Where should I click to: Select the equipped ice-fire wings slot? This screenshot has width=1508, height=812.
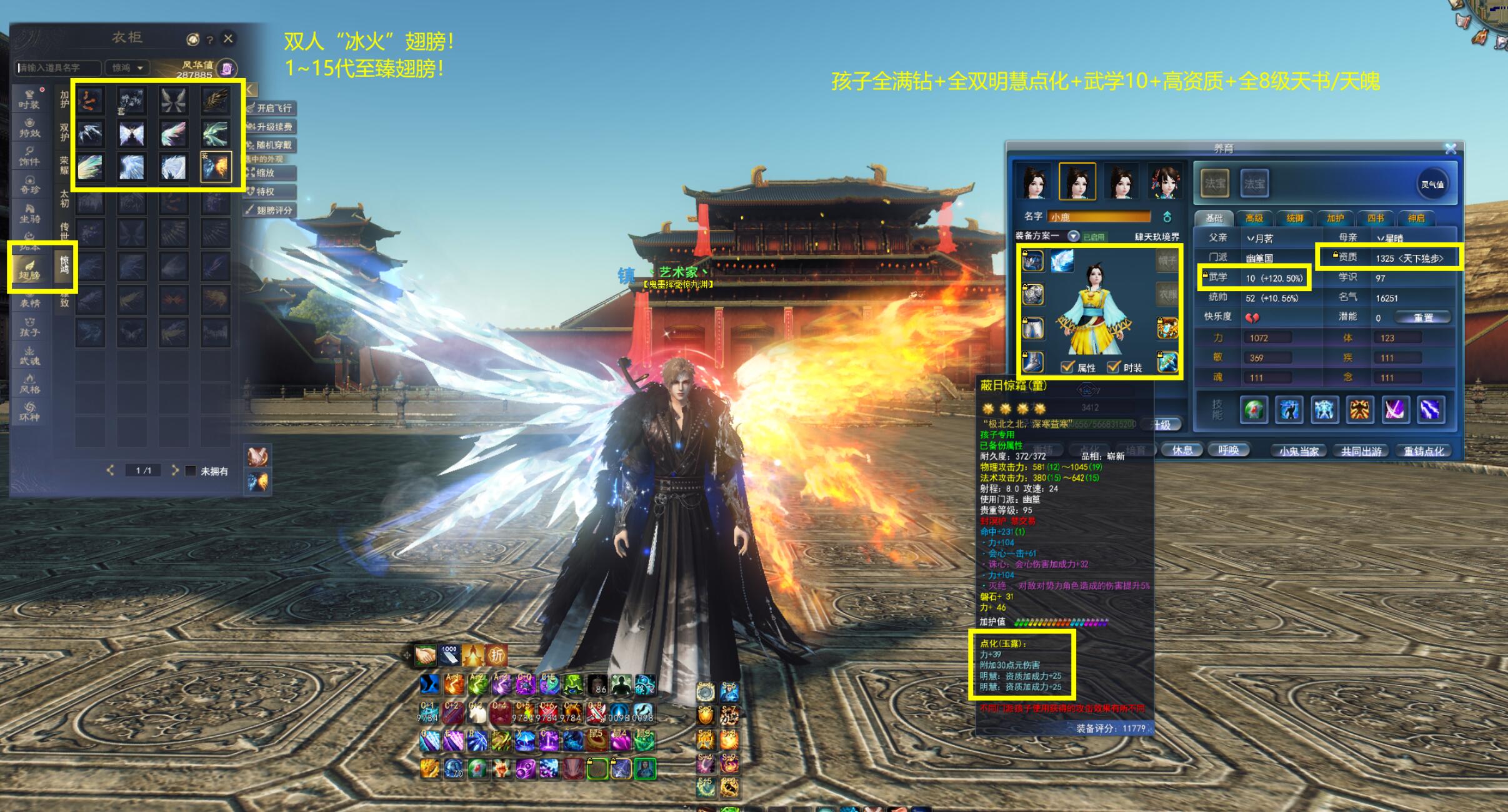(216, 167)
